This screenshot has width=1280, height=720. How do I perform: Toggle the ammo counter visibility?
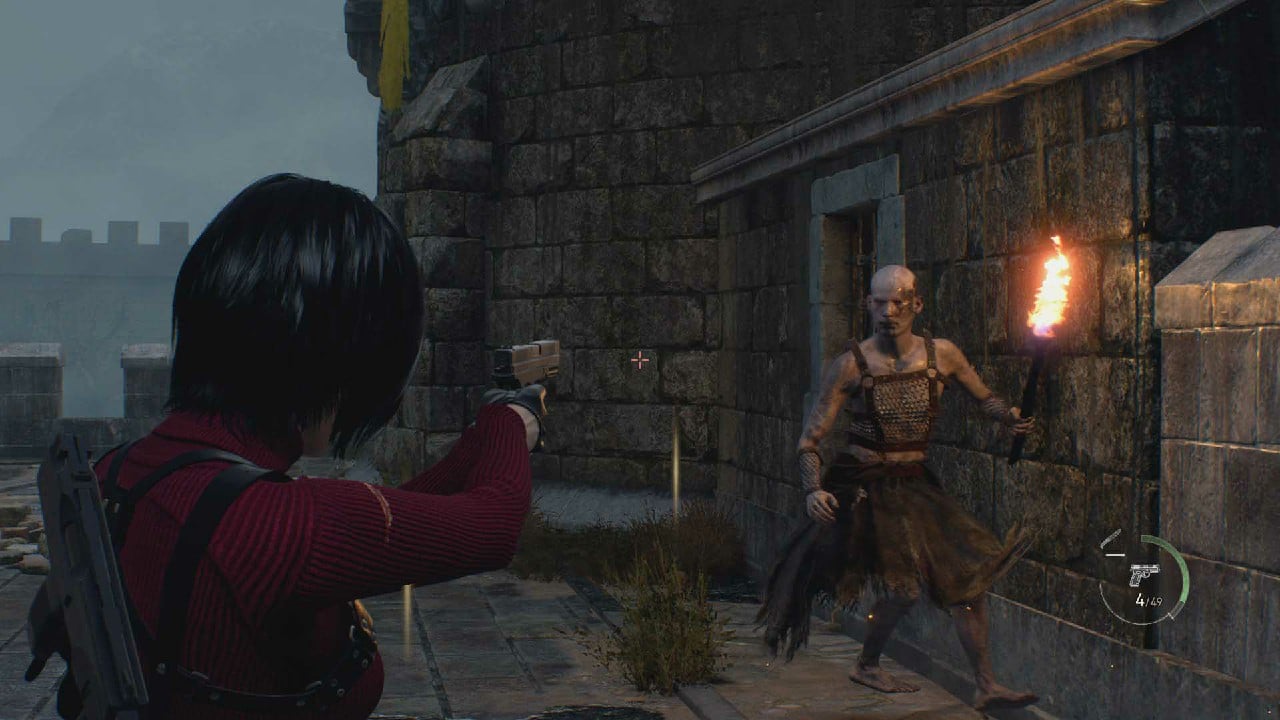click(1148, 599)
